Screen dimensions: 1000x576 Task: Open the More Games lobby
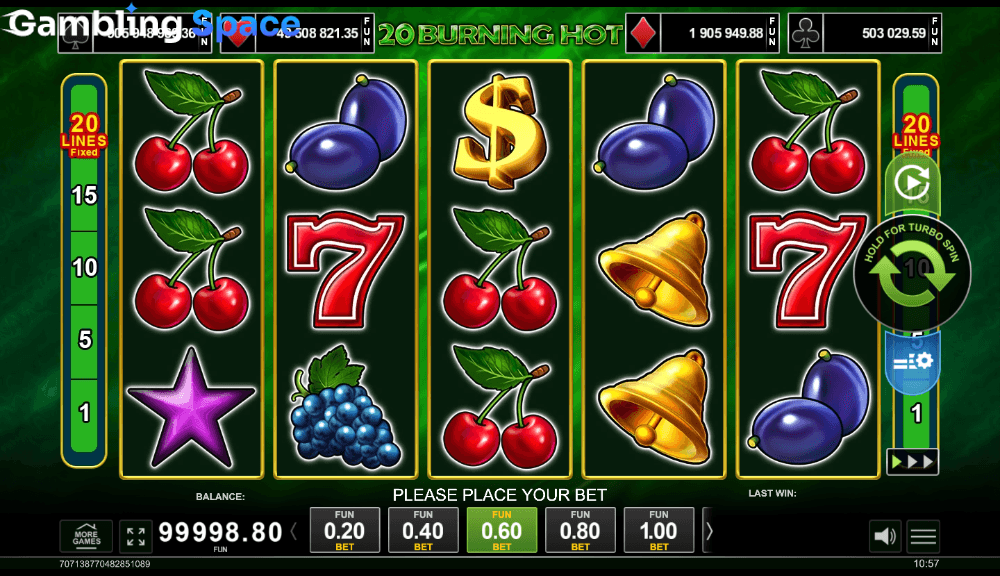tap(86, 537)
